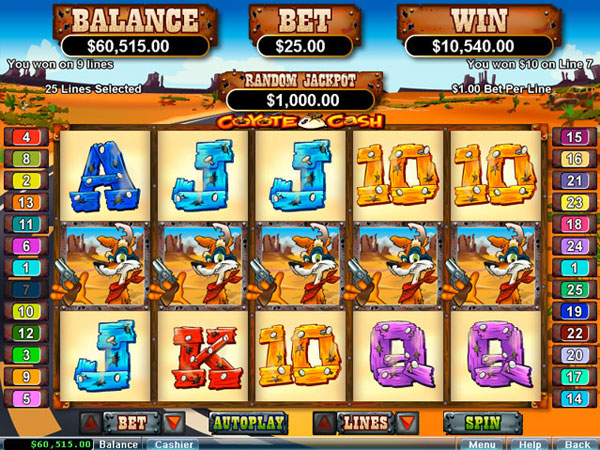Go Back to the lobby

pyautogui.click(x=576, y=444)
